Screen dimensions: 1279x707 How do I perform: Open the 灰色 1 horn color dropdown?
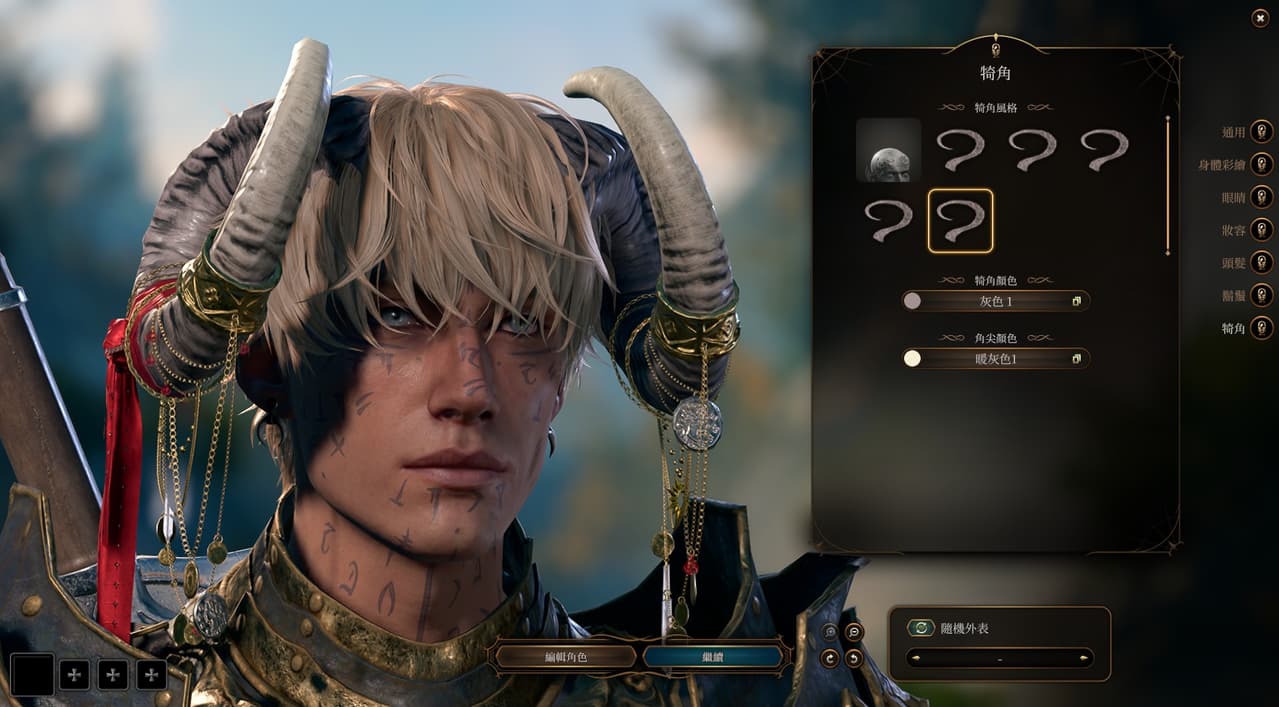point(996,301)
